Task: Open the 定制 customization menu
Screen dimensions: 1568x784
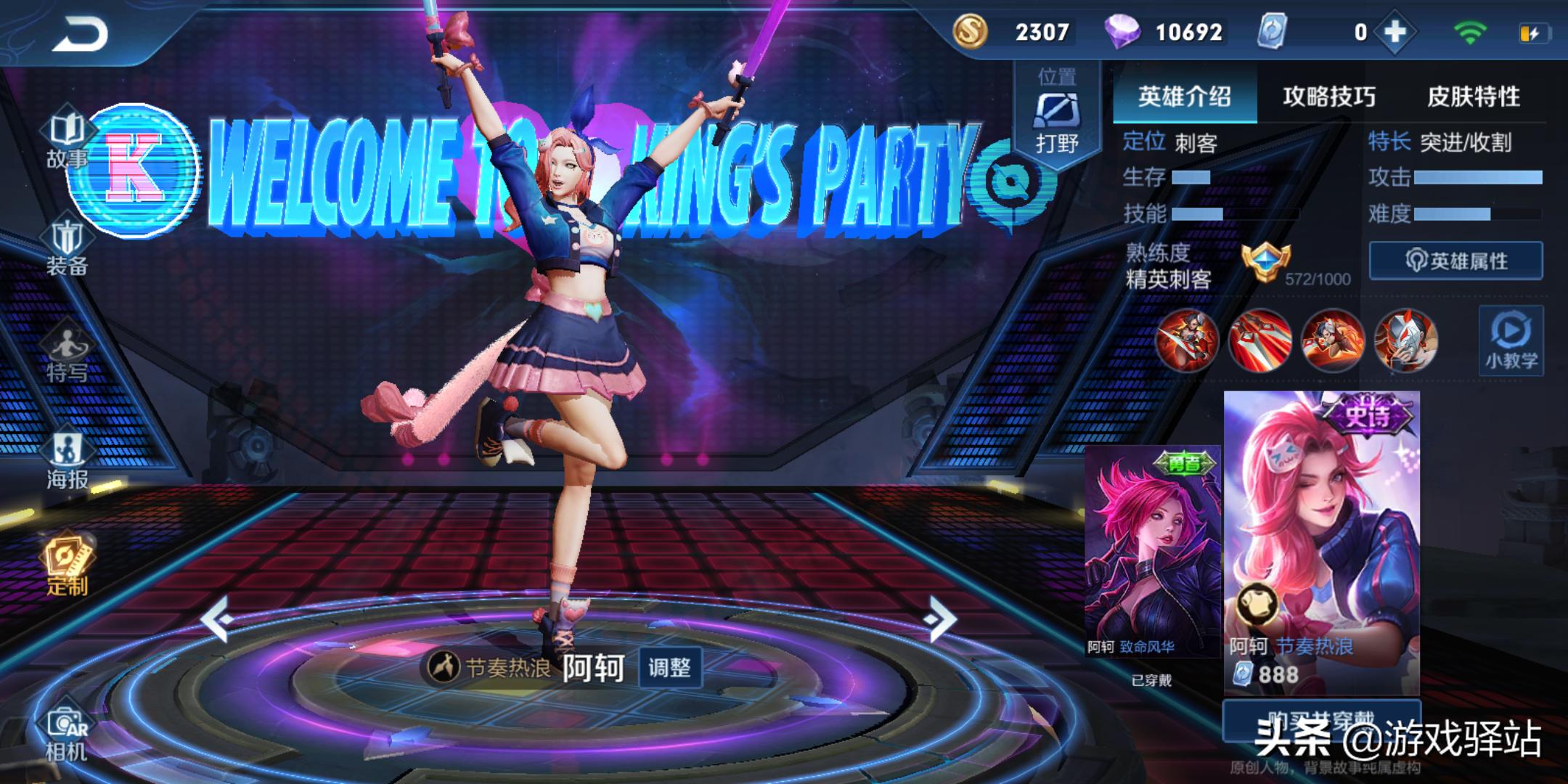Action: pyautogui.click(x=67, y=568)
